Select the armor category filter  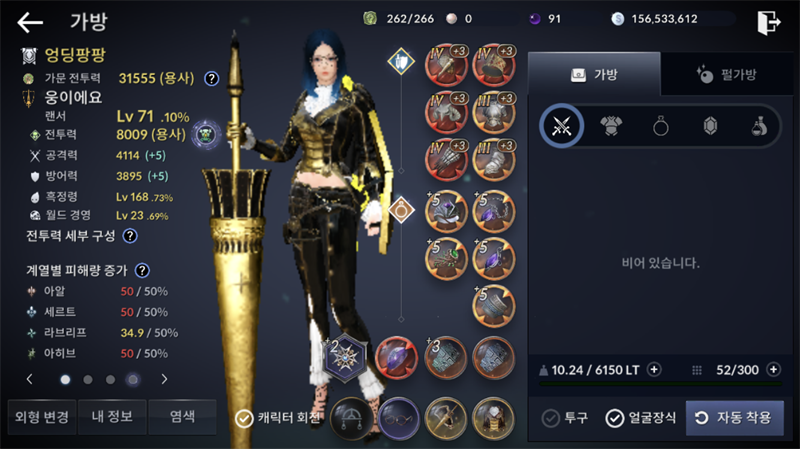pos(611,125)
